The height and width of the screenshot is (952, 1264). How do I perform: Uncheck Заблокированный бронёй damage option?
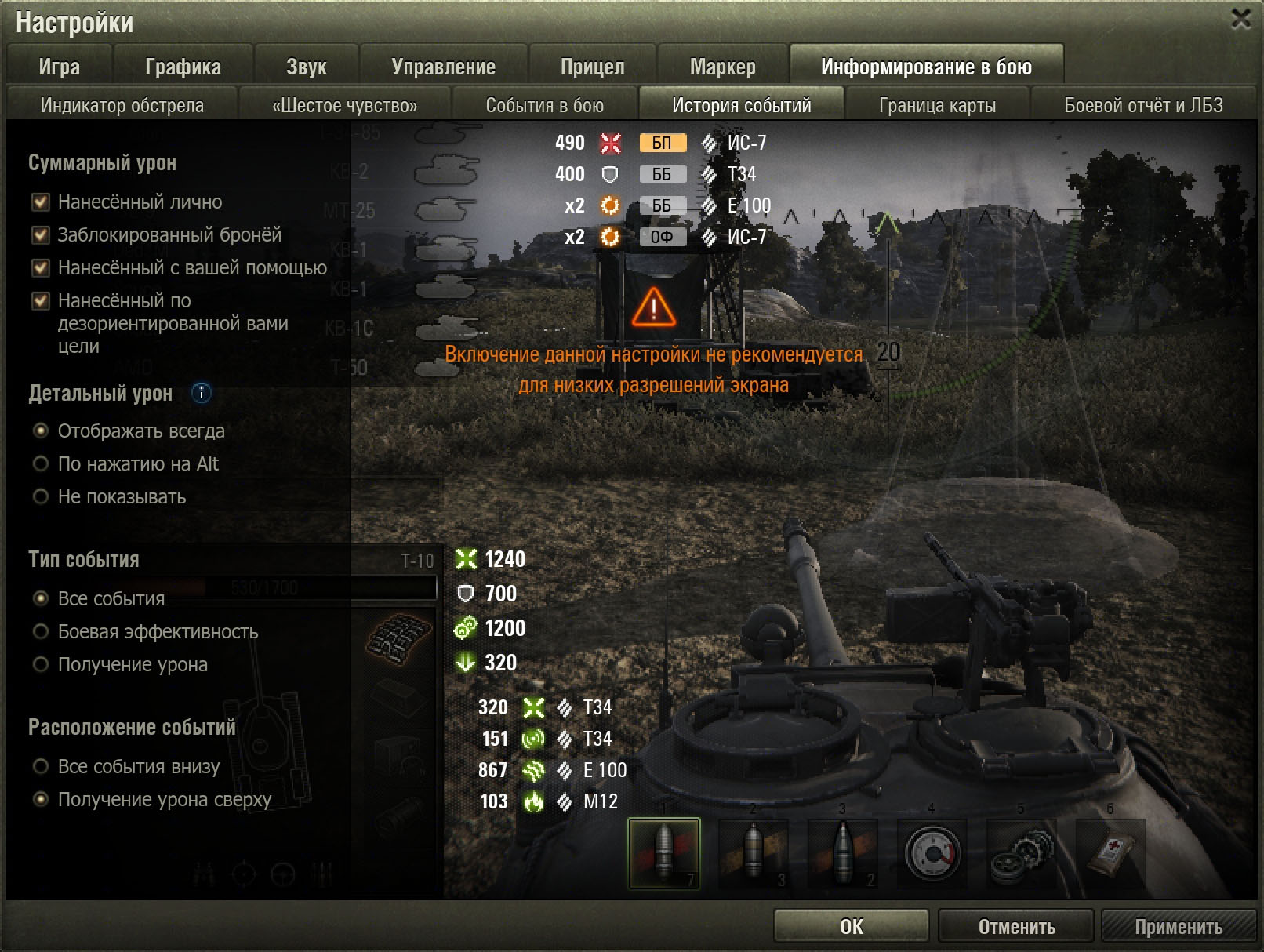[41, 235]
